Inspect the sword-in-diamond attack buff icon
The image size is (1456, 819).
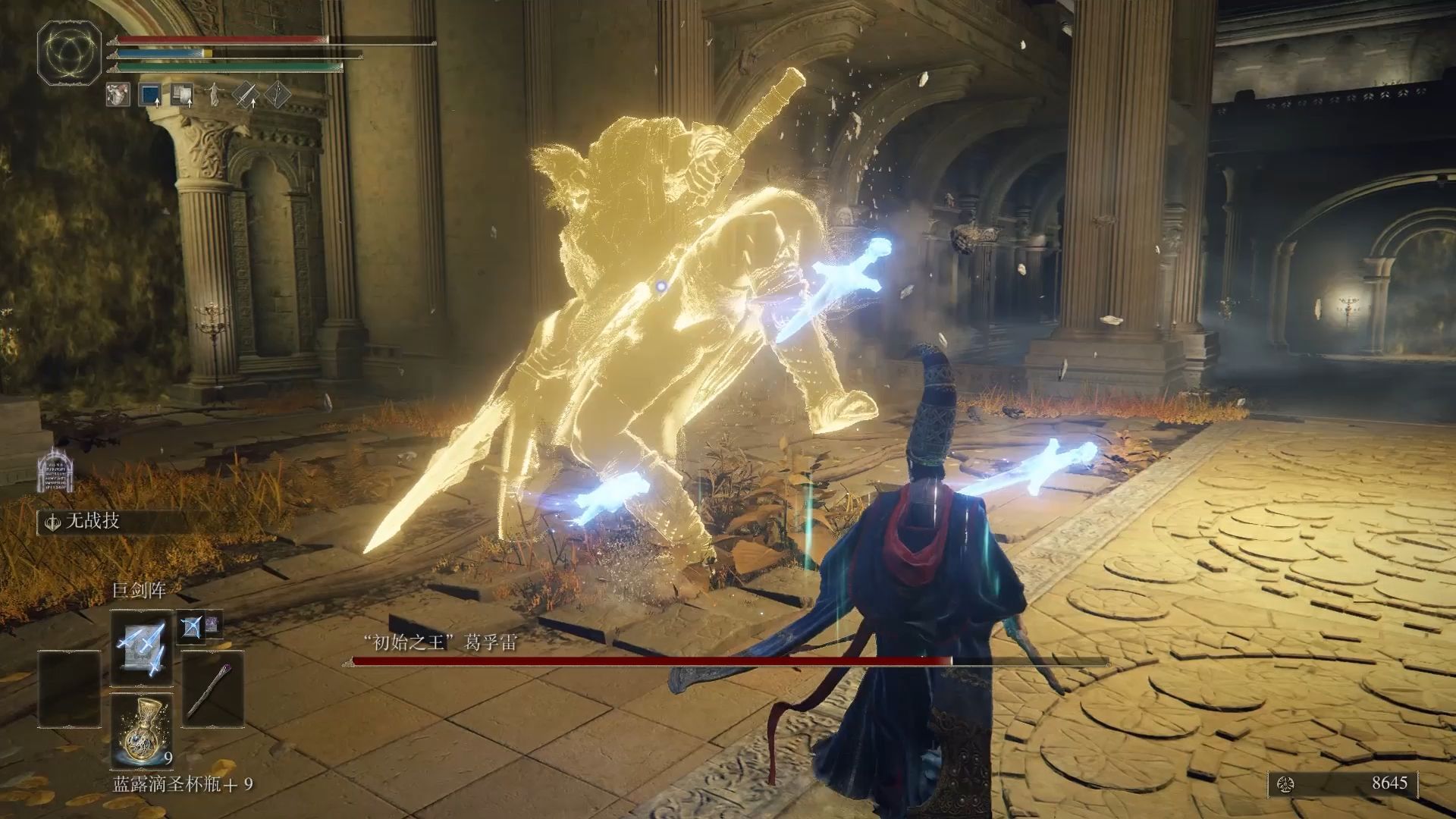pyautogui.click(x=246, y=95)
